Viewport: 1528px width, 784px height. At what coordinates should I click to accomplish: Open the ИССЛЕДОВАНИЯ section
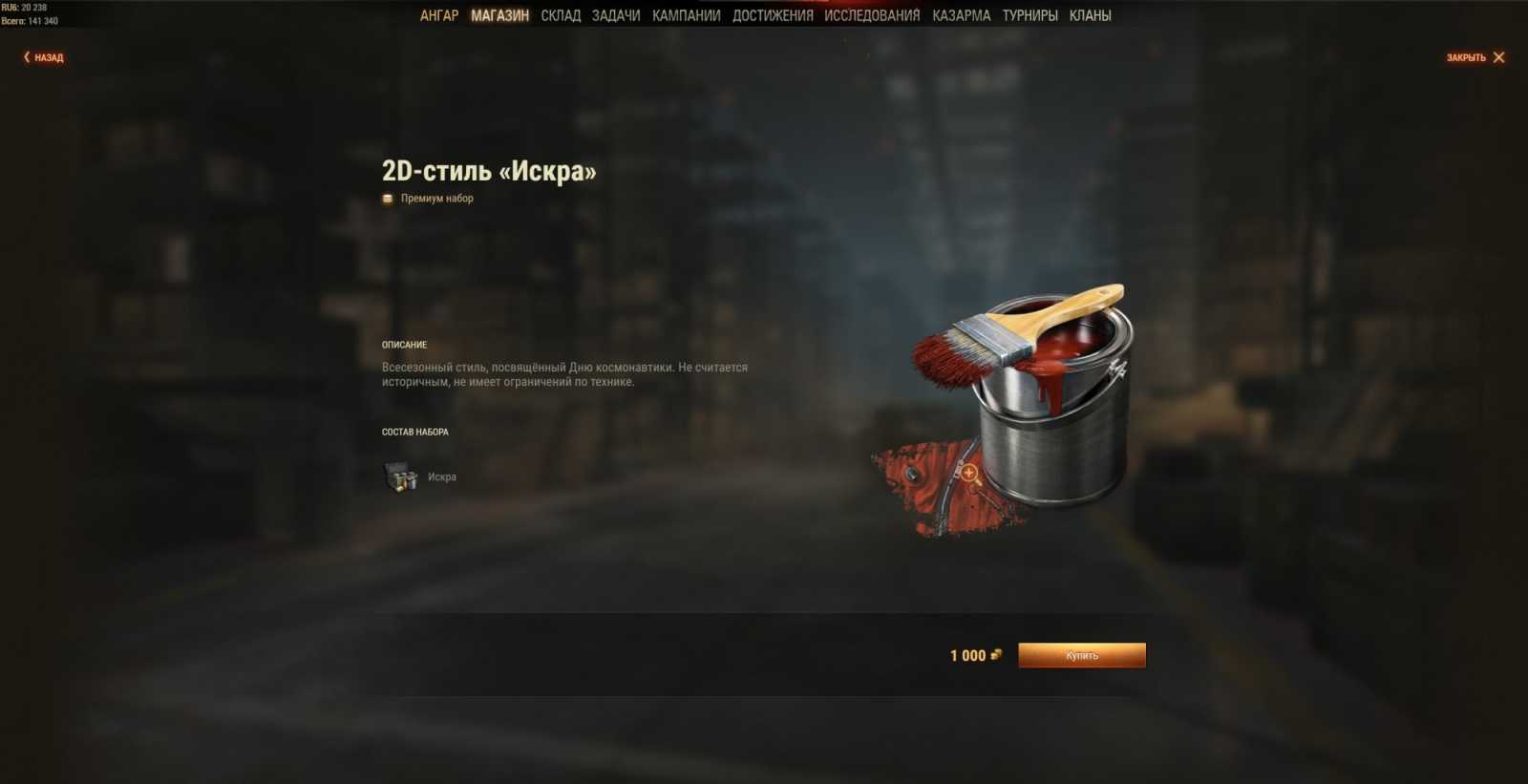tap(872, 14)
